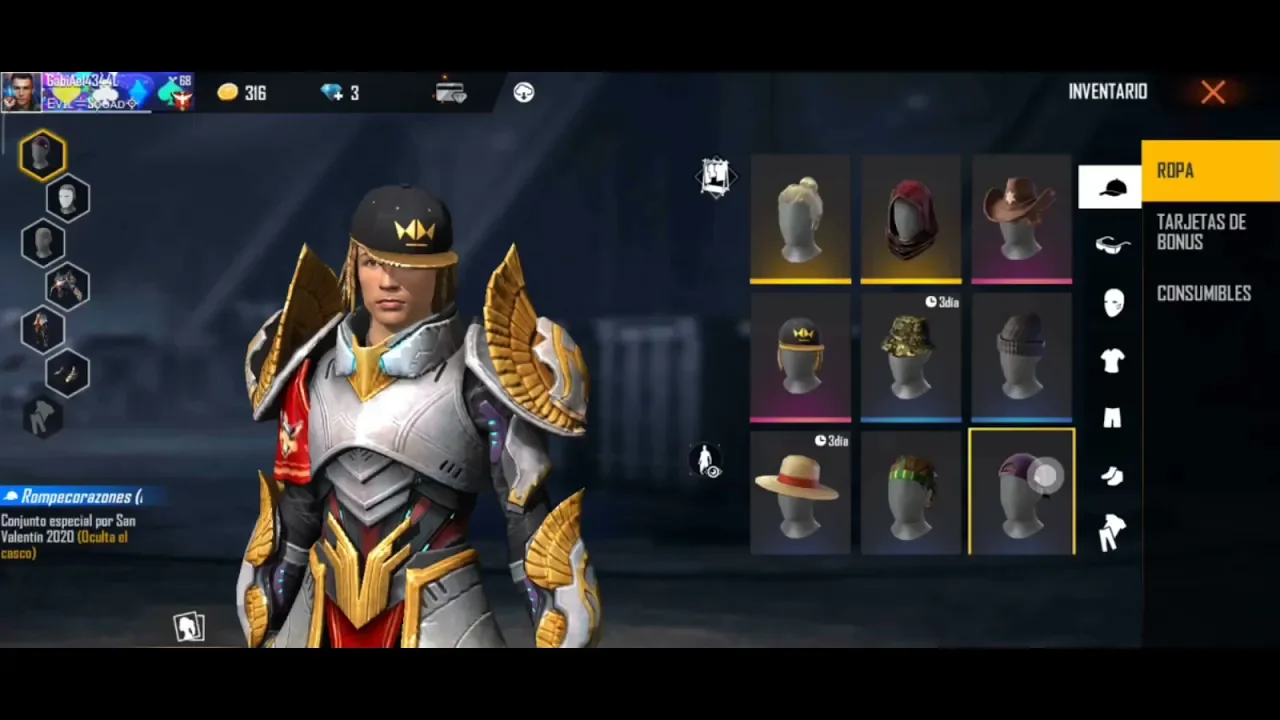Select the blonde hair bun headpiece

click(800, 218)
